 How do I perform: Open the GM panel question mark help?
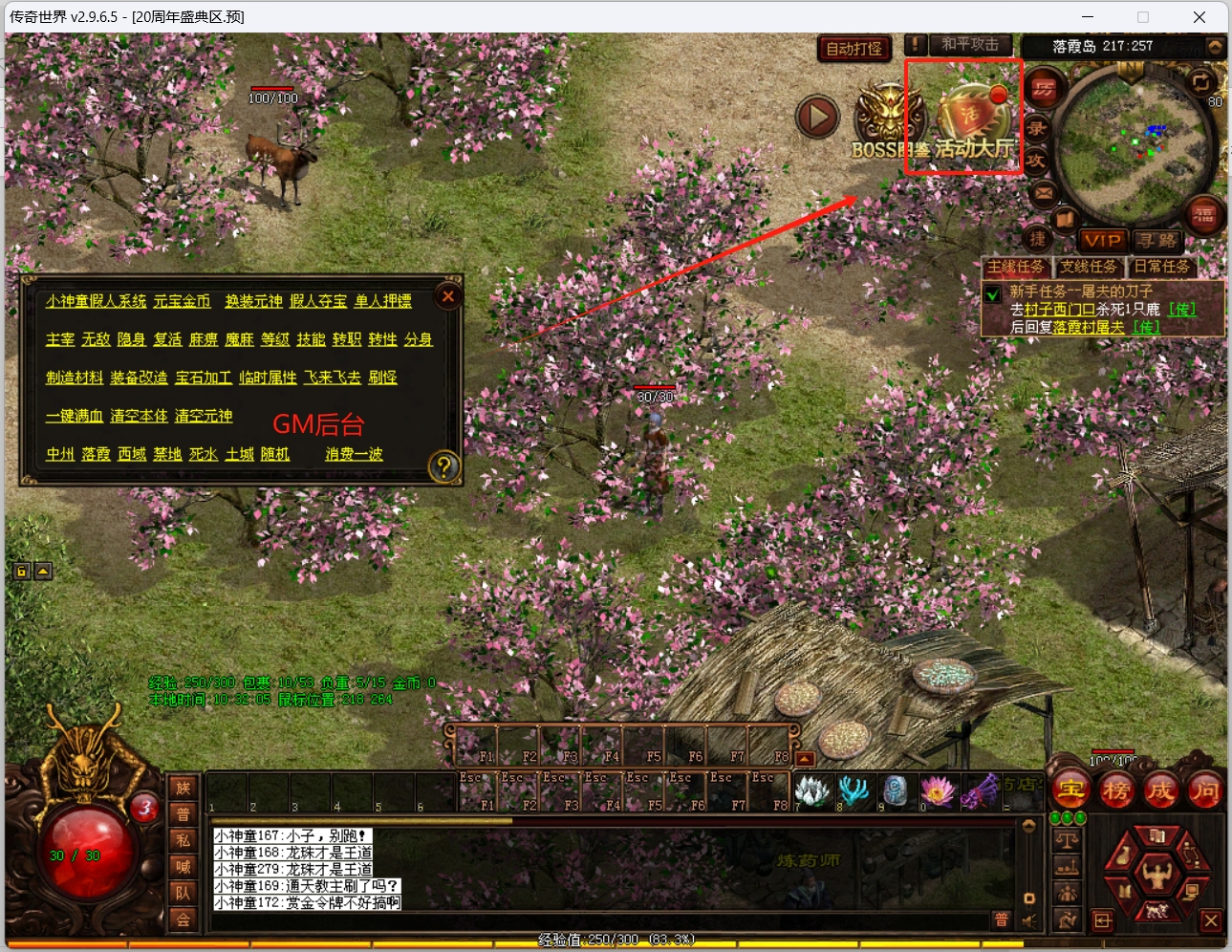[444, 466]
